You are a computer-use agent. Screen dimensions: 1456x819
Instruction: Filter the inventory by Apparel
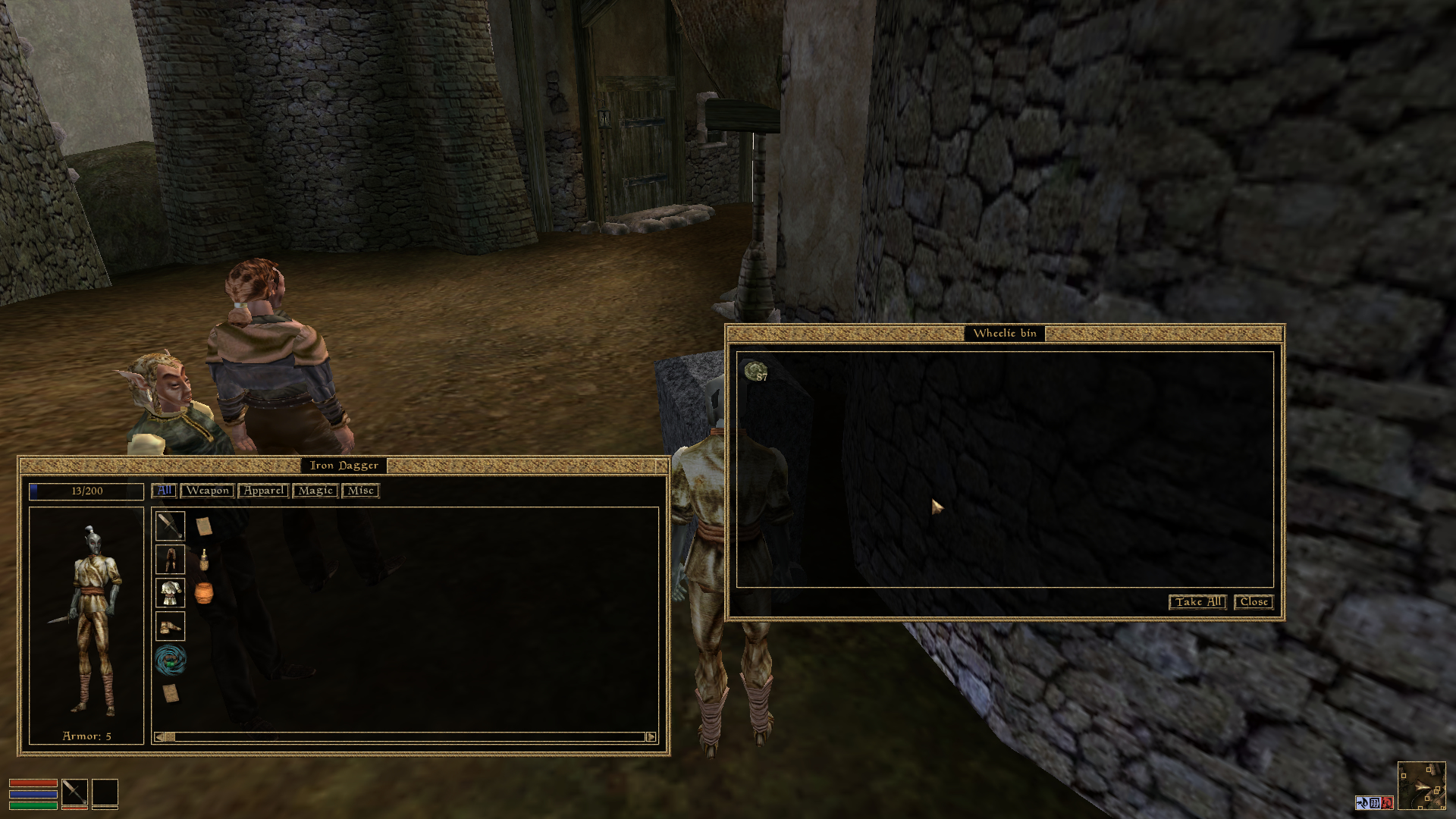pyautogui.click(x=263, y=491)
